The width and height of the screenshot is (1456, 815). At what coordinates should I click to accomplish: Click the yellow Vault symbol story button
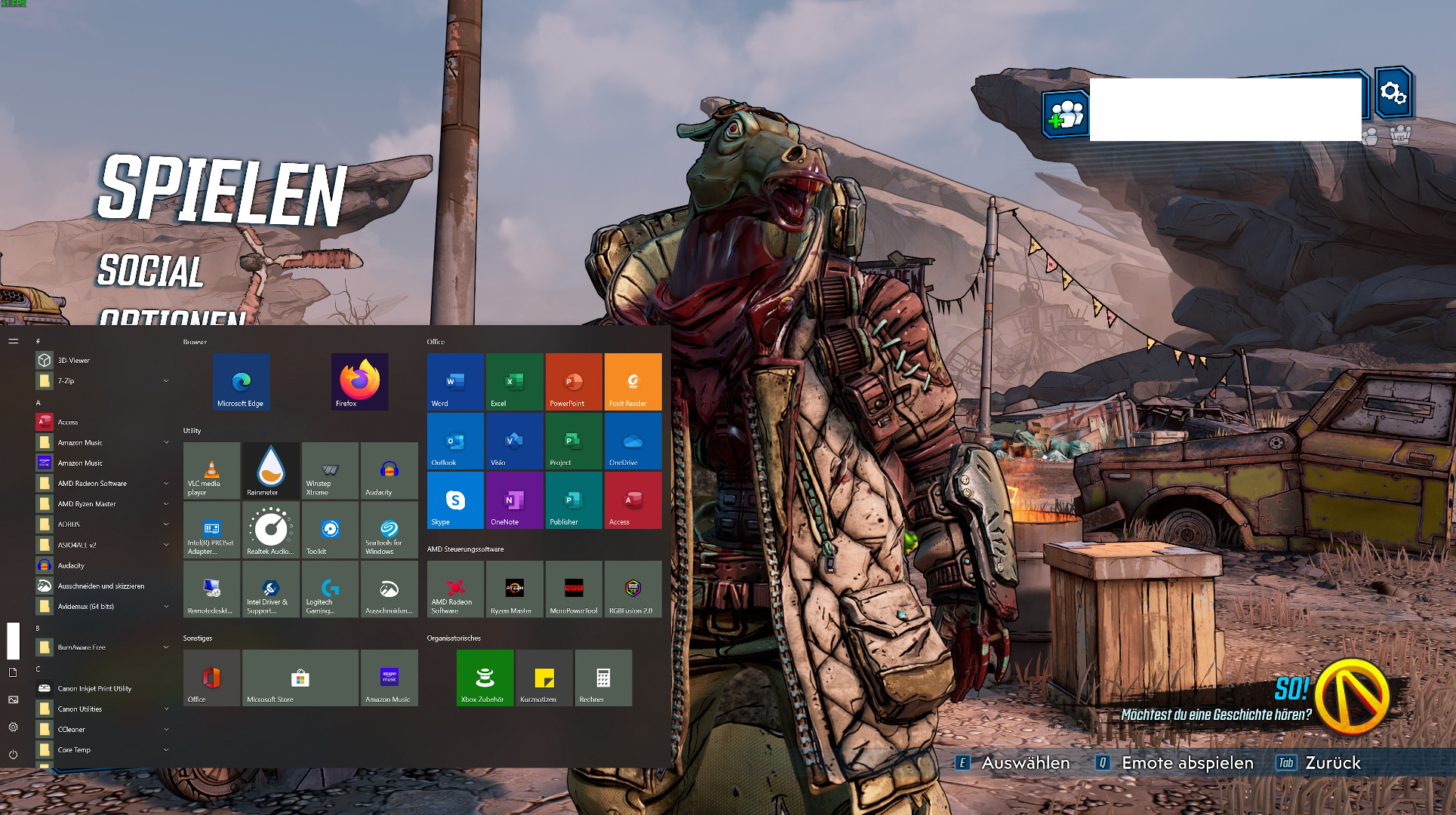coord(1352,697)
